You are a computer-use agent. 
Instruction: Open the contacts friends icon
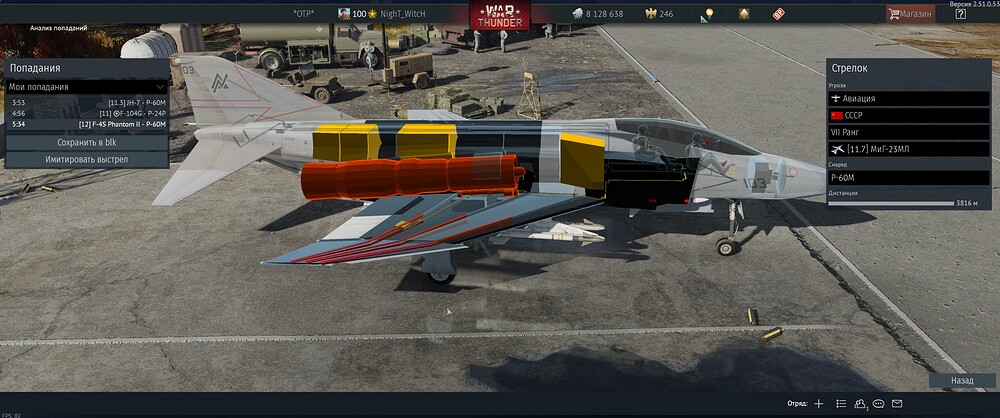860,403
